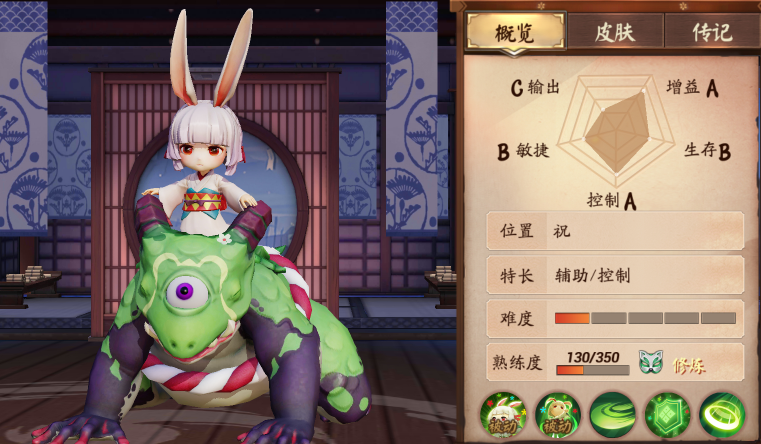Select the green swirling wind skill
The width and height of the screenshot is (761, 444).
[x=611, y=416]
